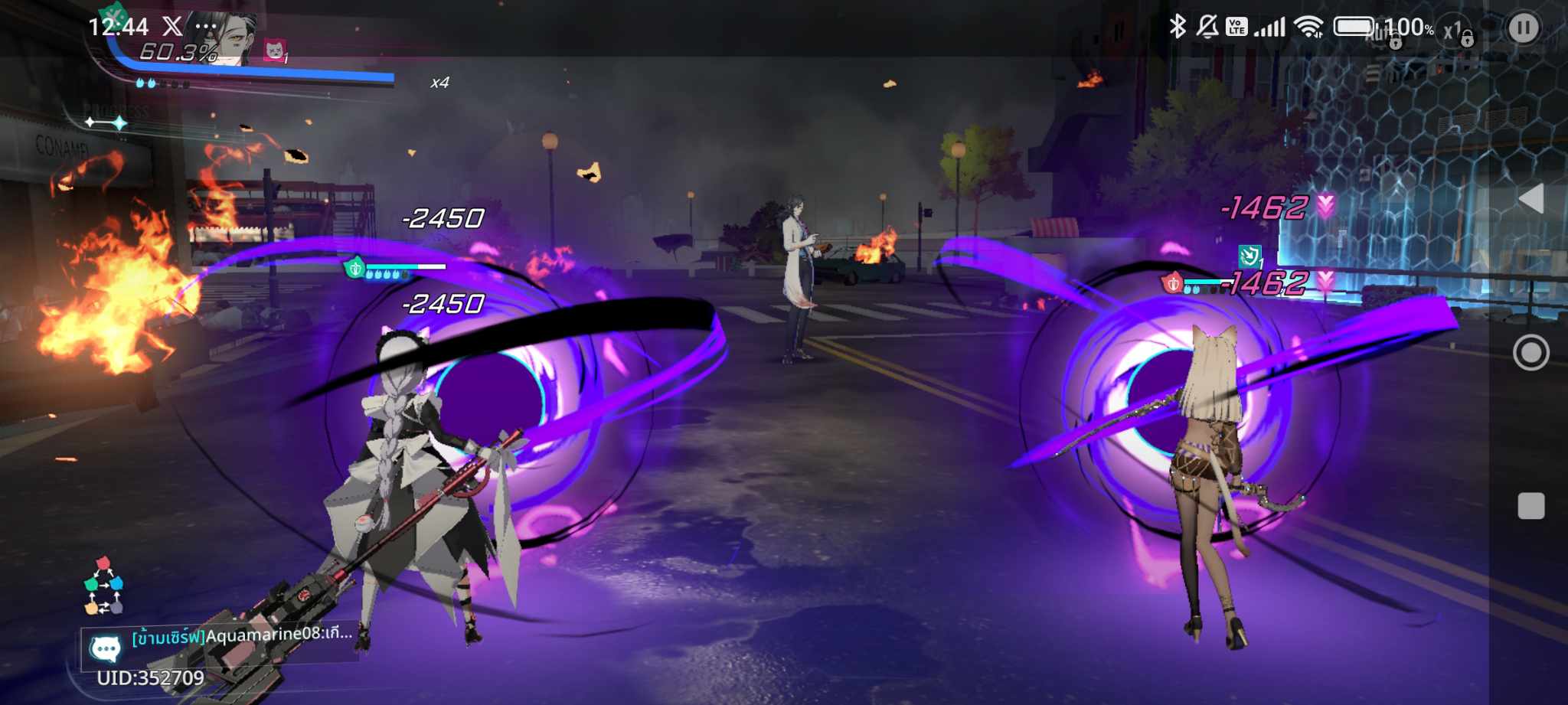Open the chat bubble icon

[105, 649]
